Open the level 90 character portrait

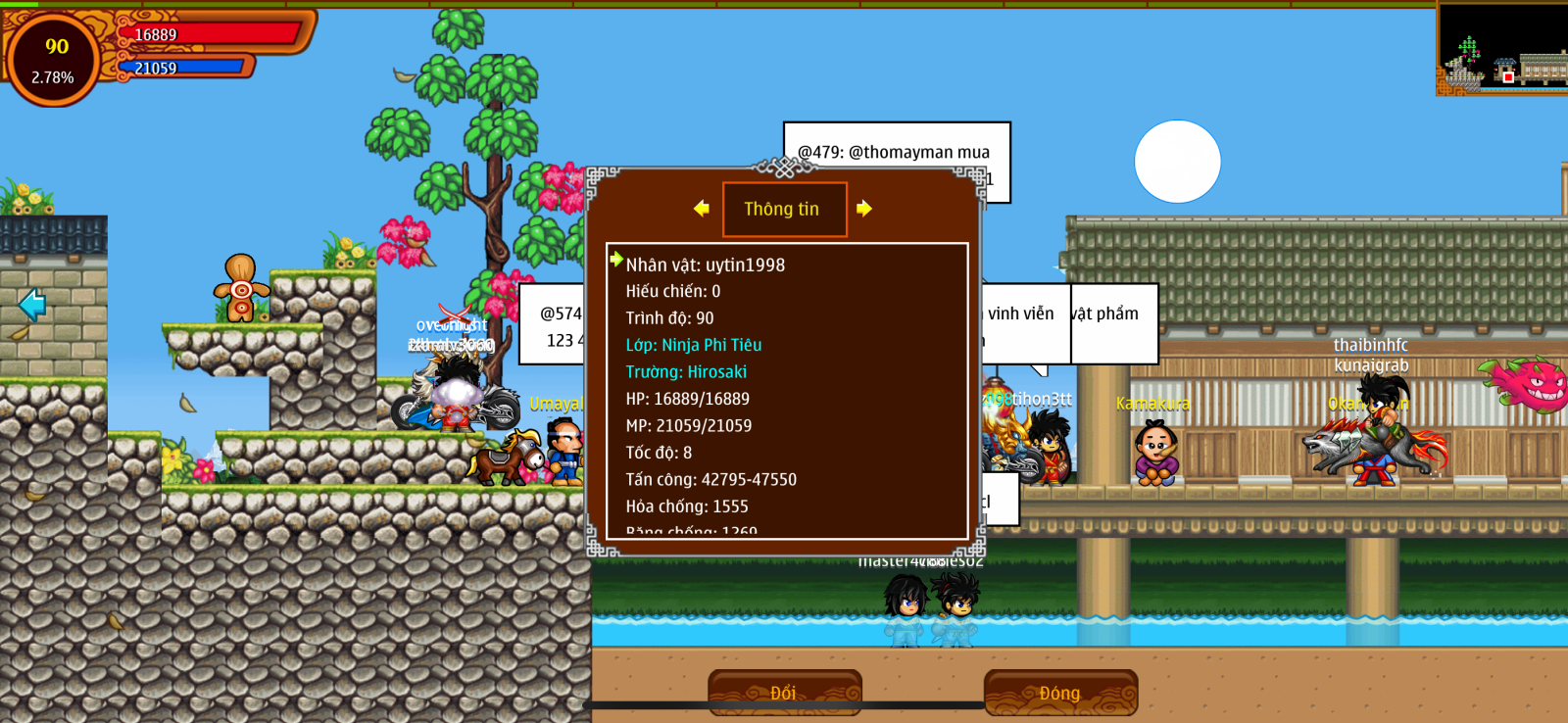click(x=54, y=59)
